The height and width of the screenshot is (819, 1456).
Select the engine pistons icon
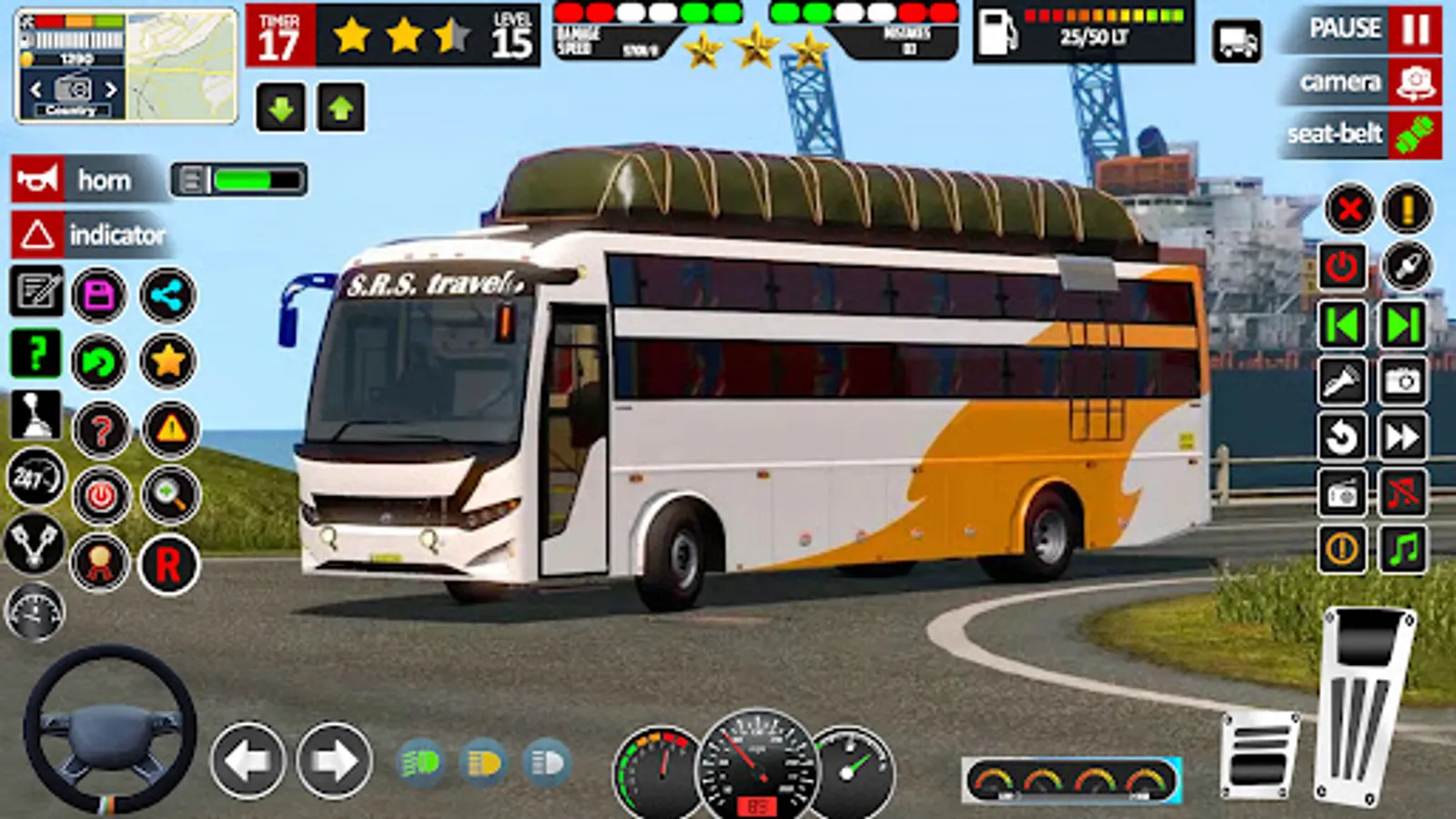35,546
